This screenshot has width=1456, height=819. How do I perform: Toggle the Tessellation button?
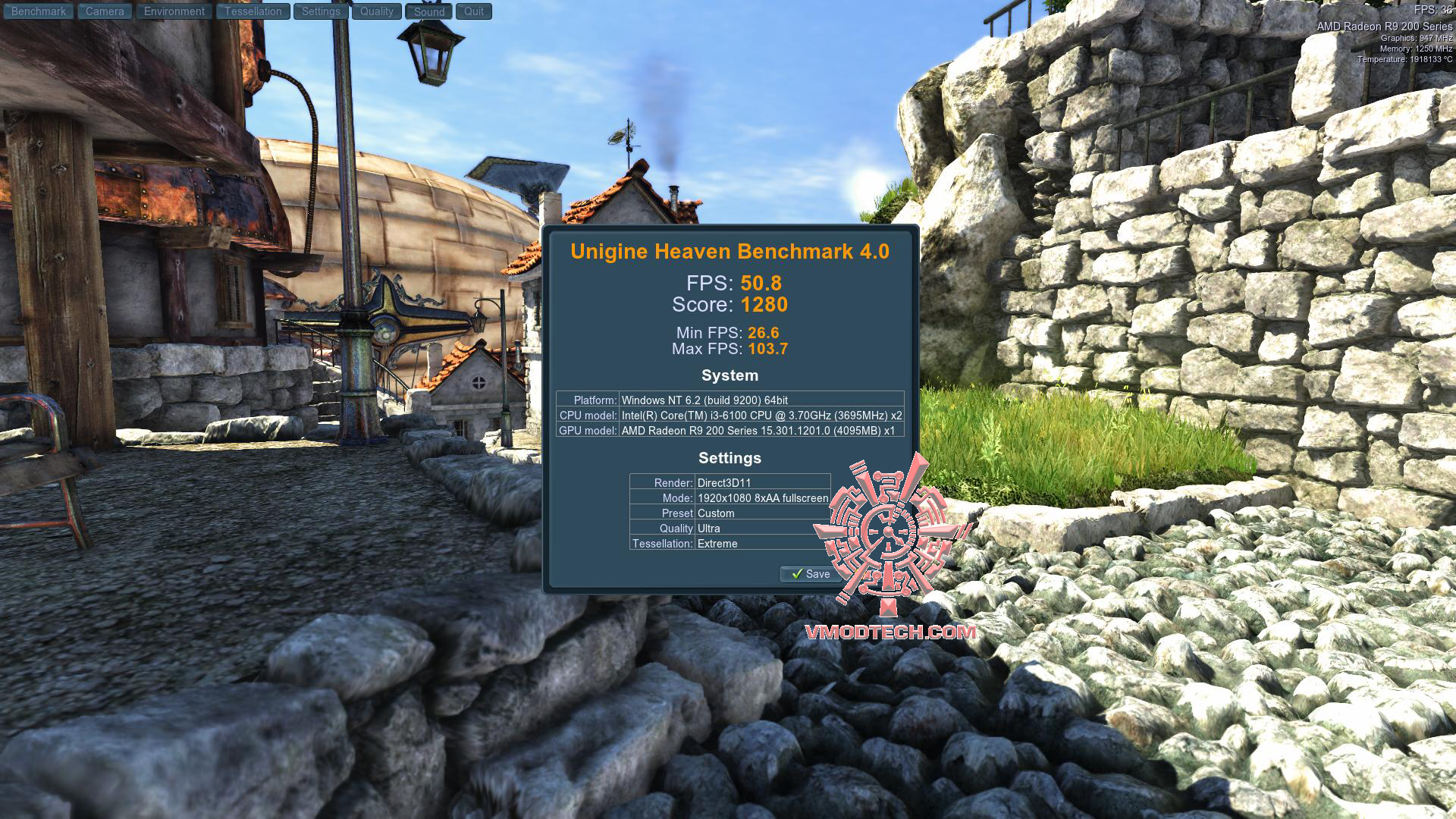(x=253, y=11)
